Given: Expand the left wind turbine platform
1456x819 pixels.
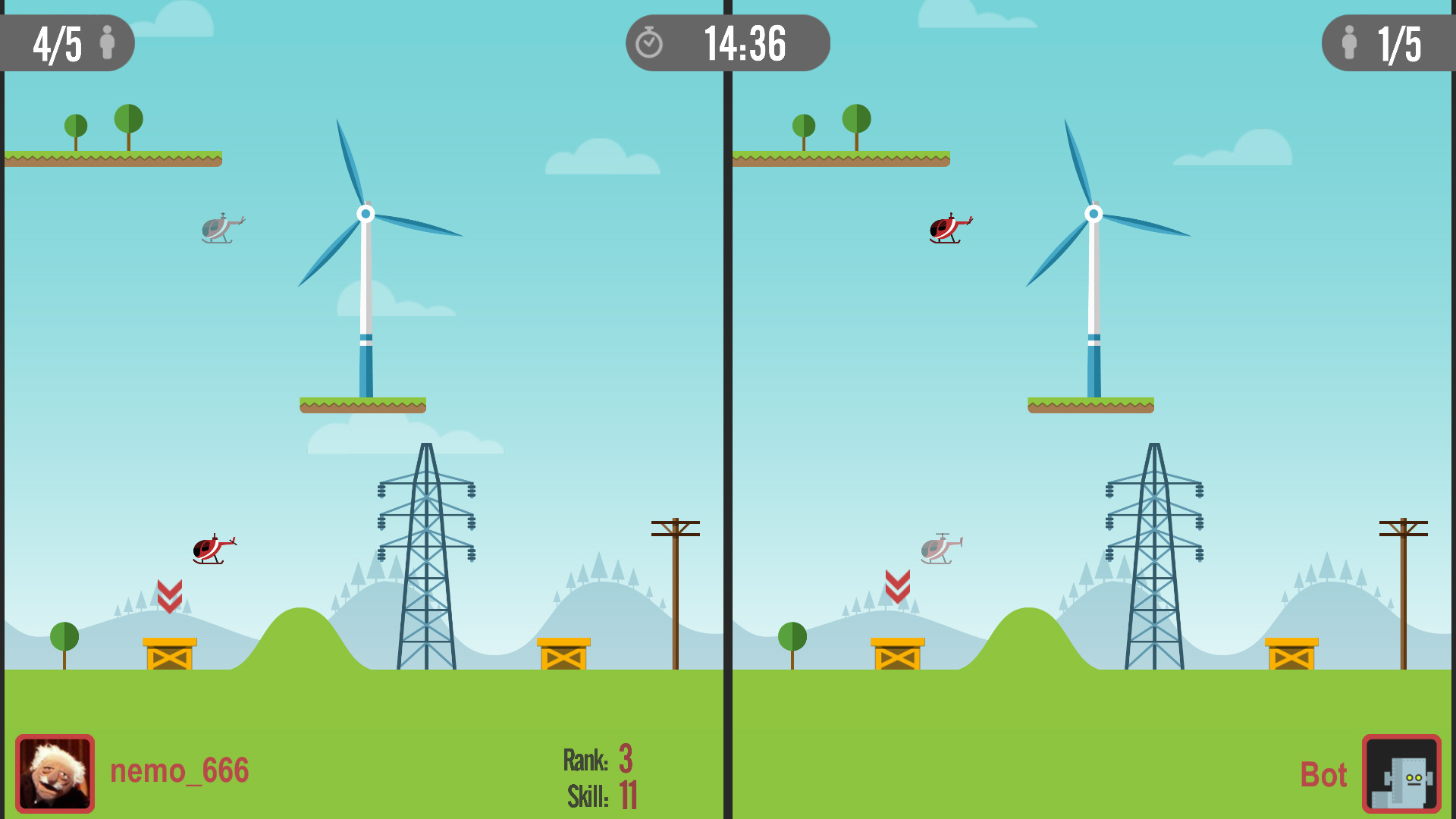Looking at the screenshot, I should click(364, 407).
